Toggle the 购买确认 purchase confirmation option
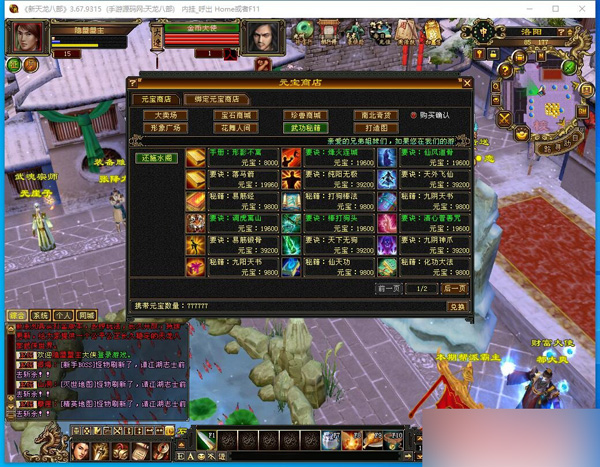Image resolution: width=600 pixels, height=467 pixels. click(x=414, y=116)
